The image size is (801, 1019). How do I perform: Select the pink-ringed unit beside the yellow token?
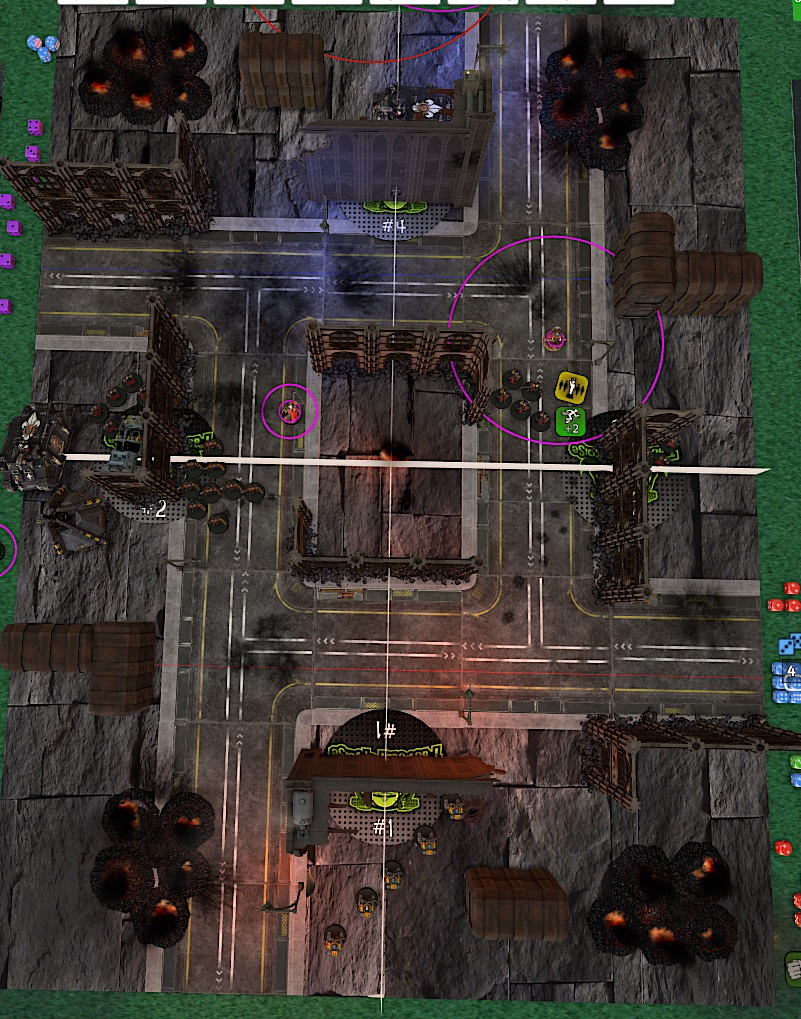[554, 339]
